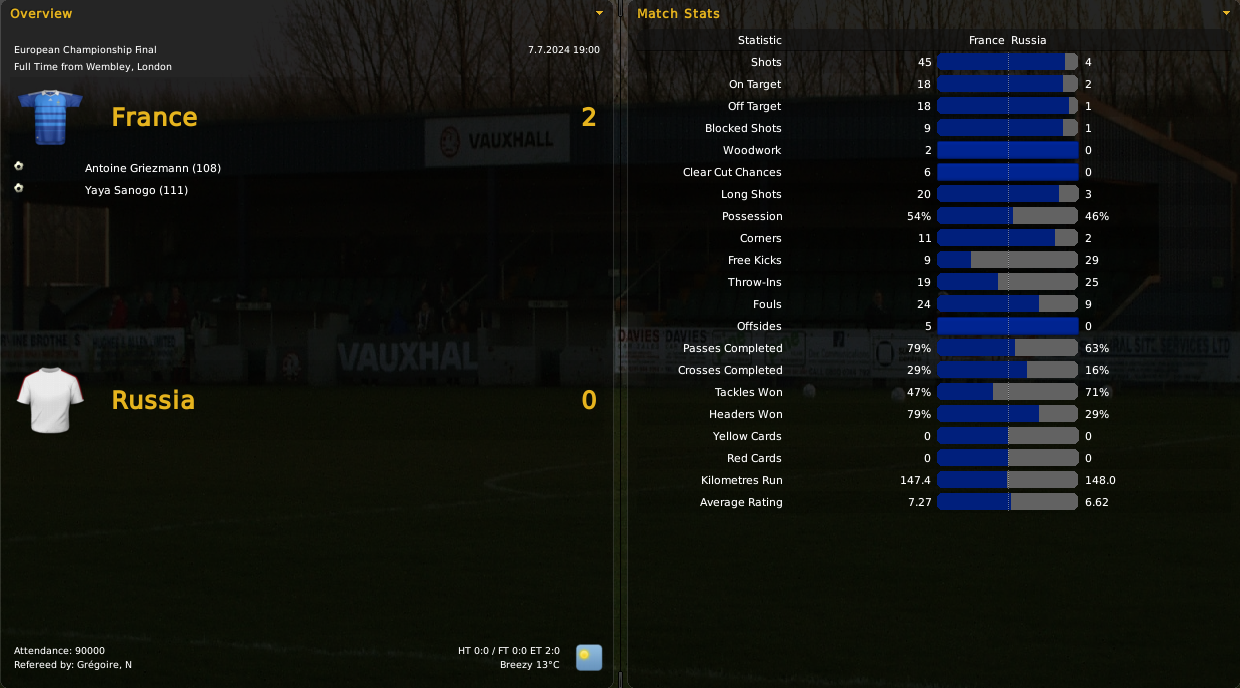Select the Russia white kit icon
The image size is (1240, 688).
tap(50, 400)
